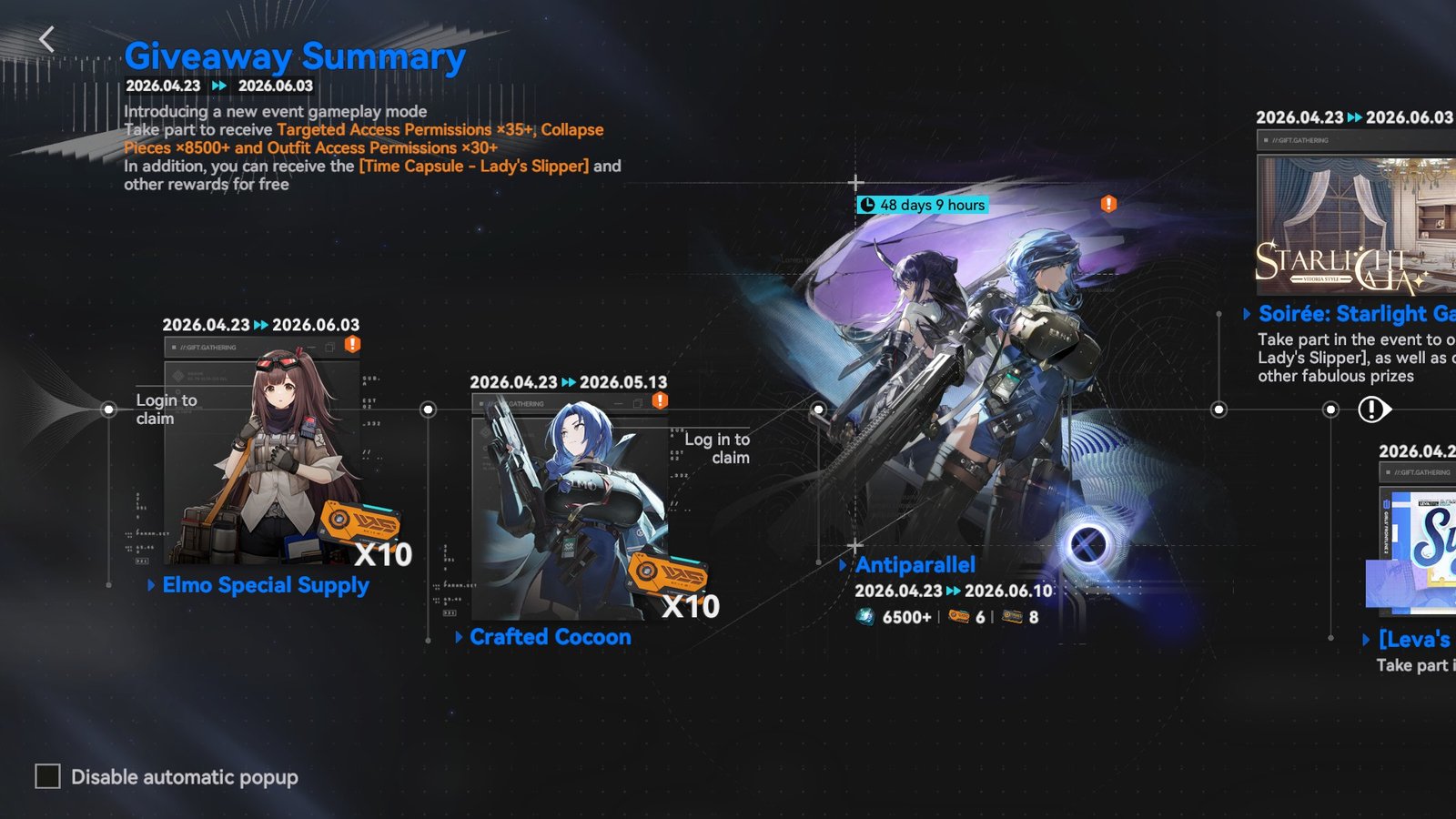Click the orange alert badge on Crafted Cocoon card
This screenshot has height=819, width=1456.
[660, 400]
